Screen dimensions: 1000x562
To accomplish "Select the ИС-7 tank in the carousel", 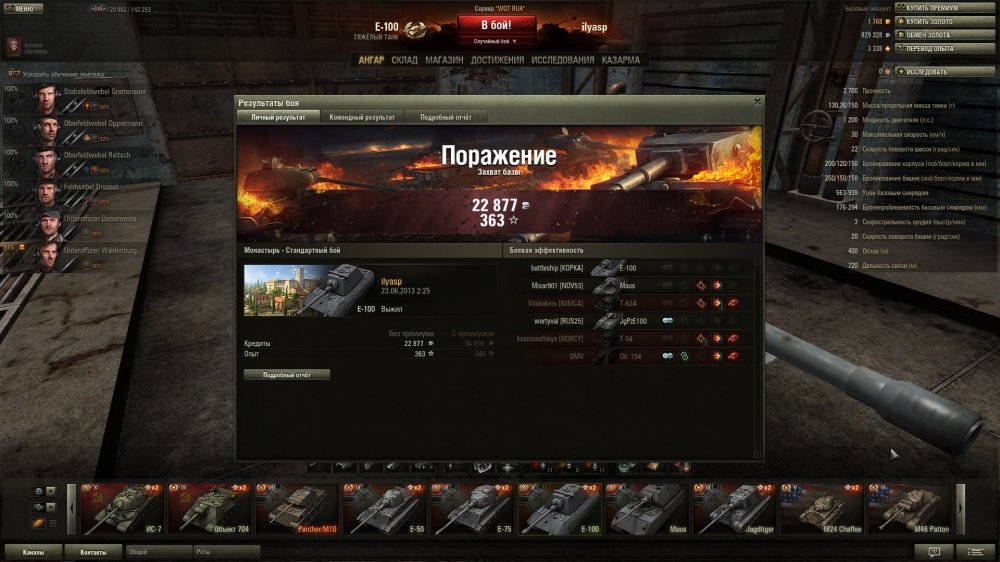I will click(120, 507).
